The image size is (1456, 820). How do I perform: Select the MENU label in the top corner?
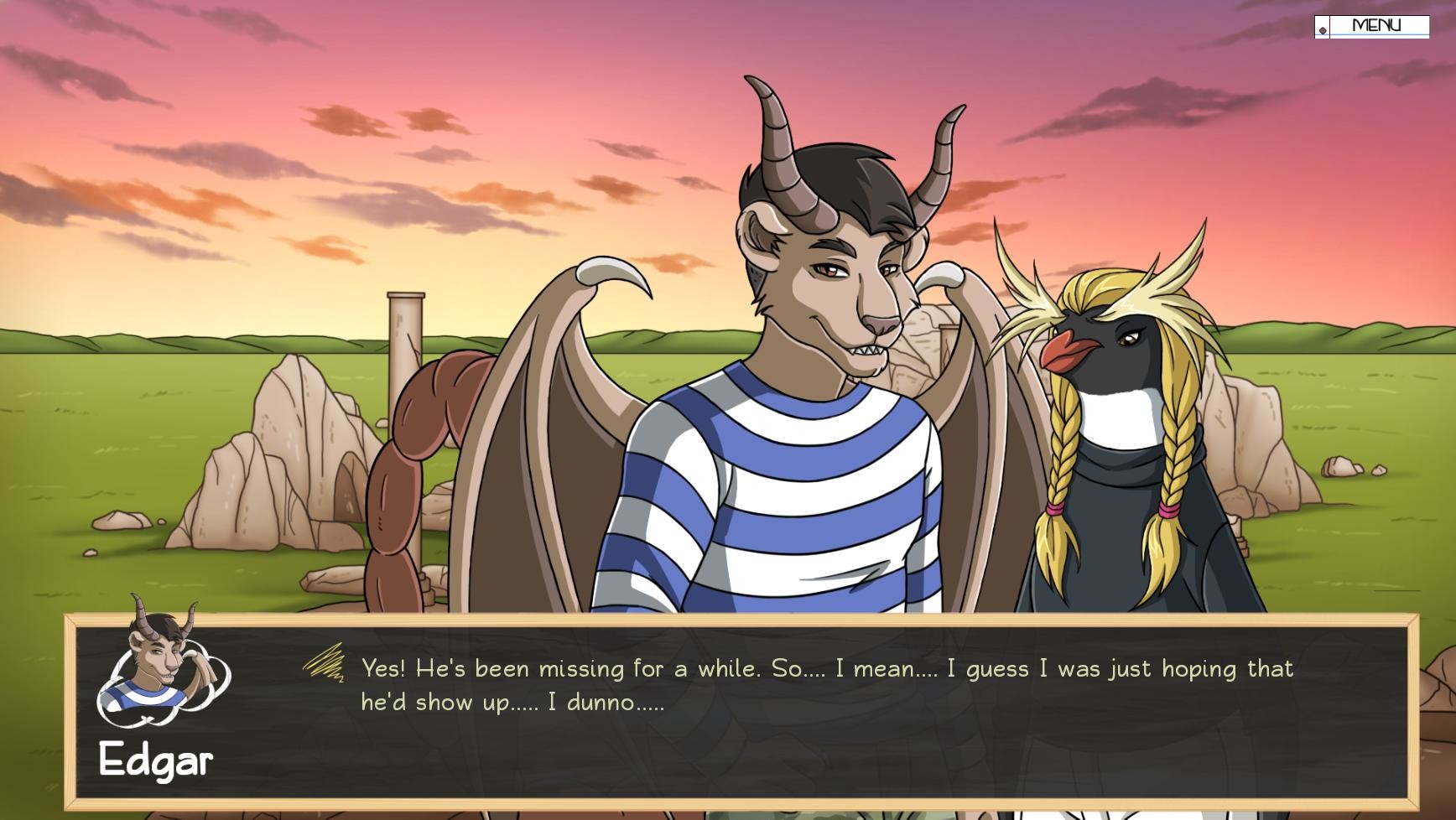[1378, 25]
